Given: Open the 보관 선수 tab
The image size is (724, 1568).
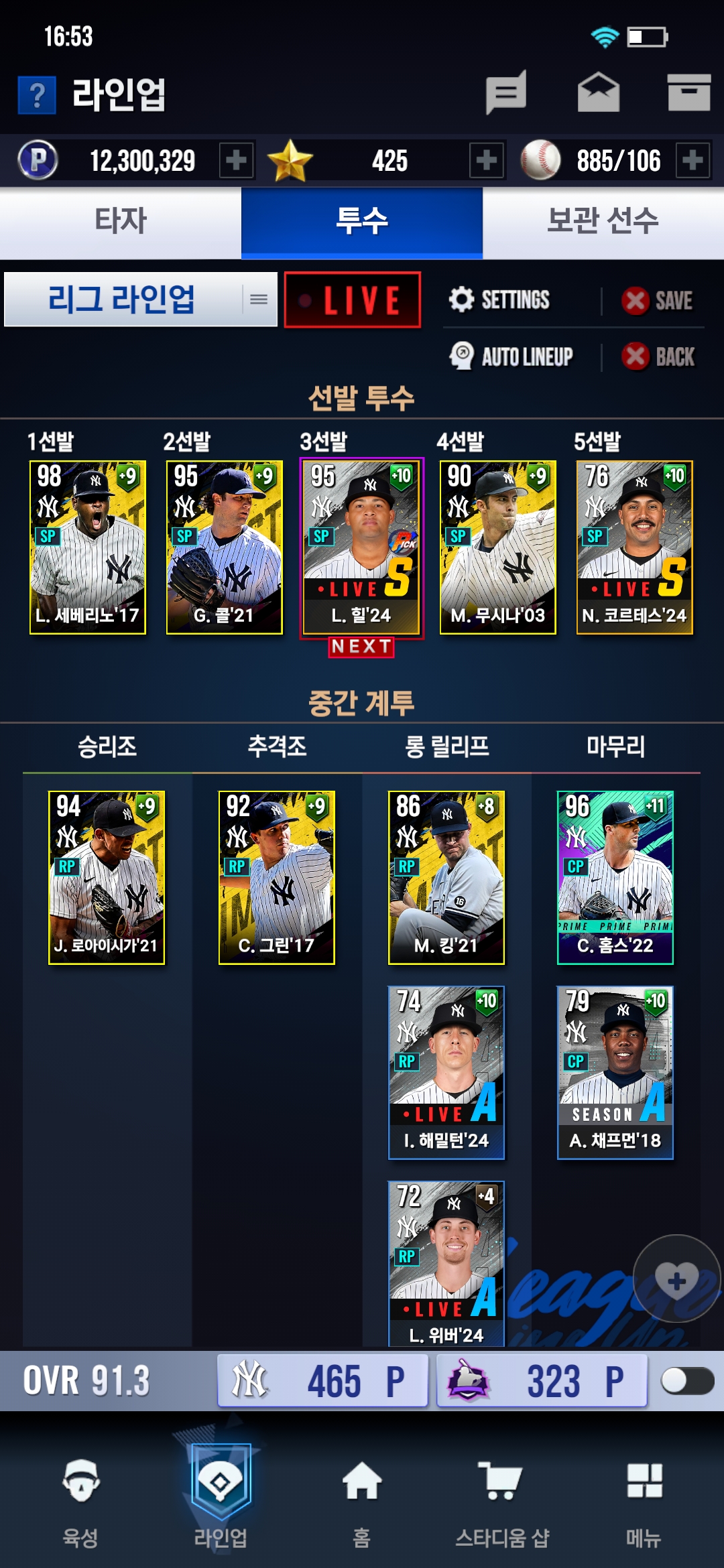Looking at the screenshot, I should coord(603,222).
